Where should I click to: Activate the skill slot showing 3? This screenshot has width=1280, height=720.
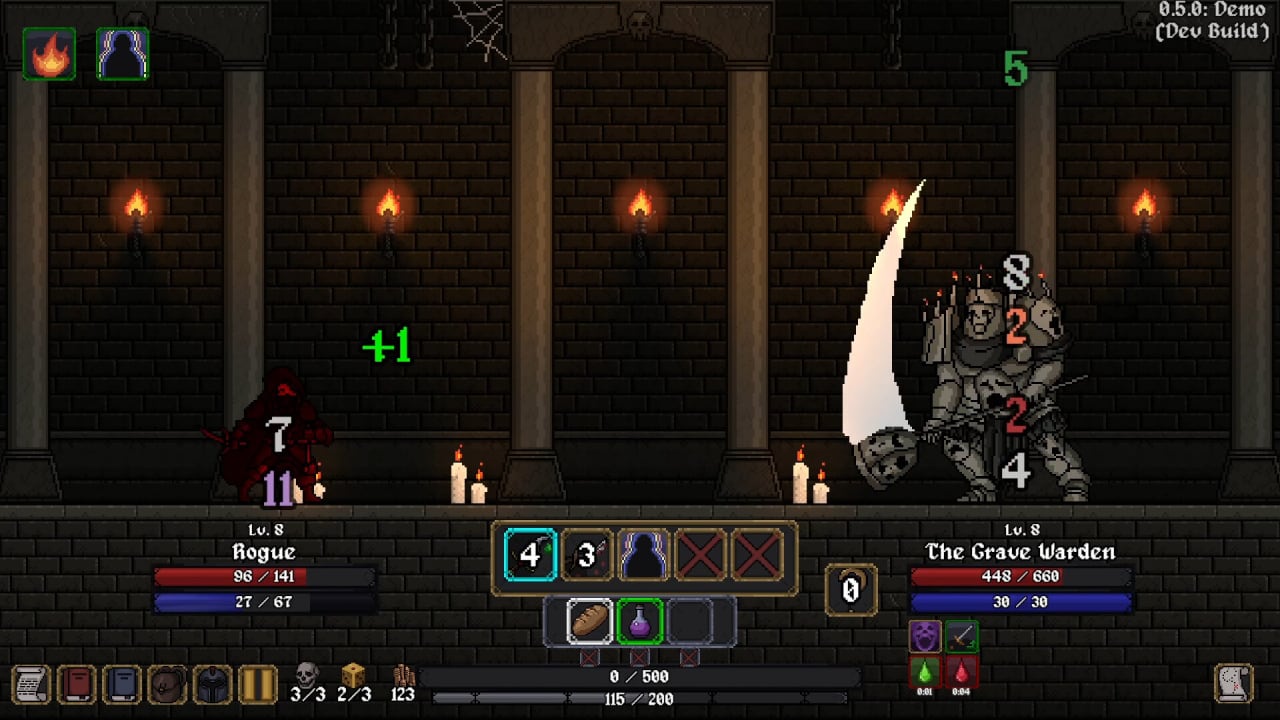587,556
